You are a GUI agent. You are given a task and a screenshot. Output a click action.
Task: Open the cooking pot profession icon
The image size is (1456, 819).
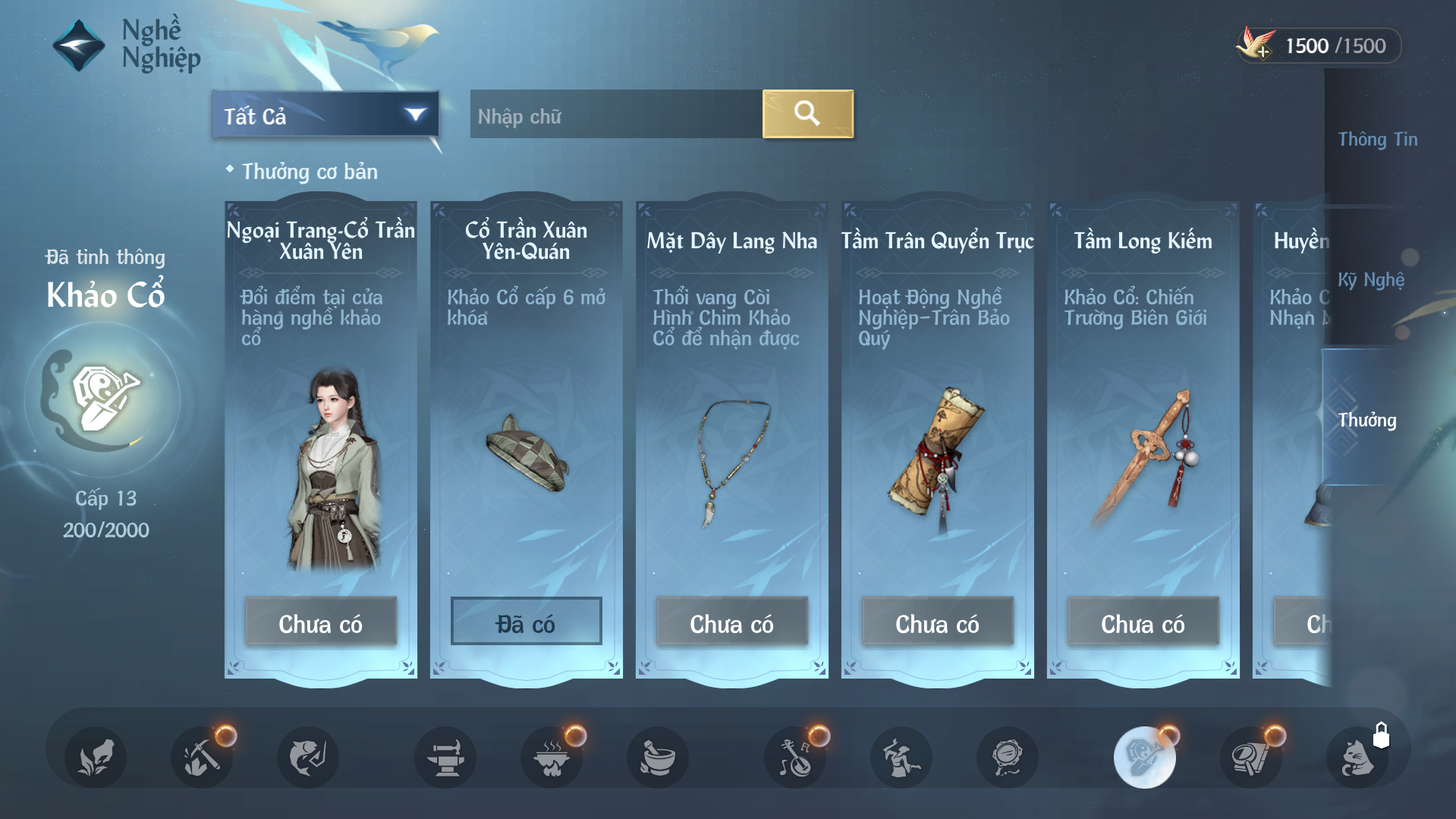[x=552, y=757]
